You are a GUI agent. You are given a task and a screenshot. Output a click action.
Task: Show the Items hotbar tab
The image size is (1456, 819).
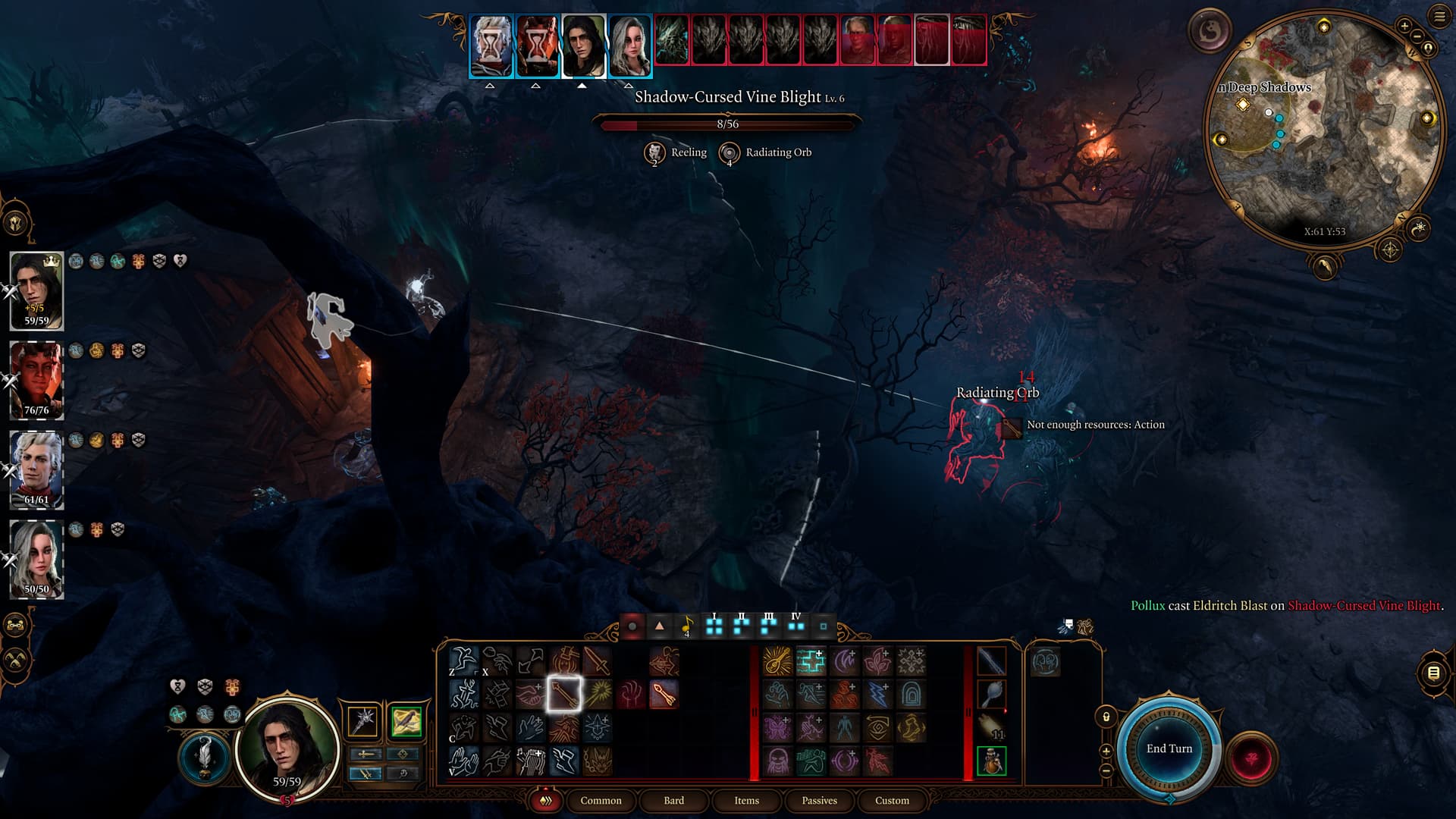click(x=746, y=800)
